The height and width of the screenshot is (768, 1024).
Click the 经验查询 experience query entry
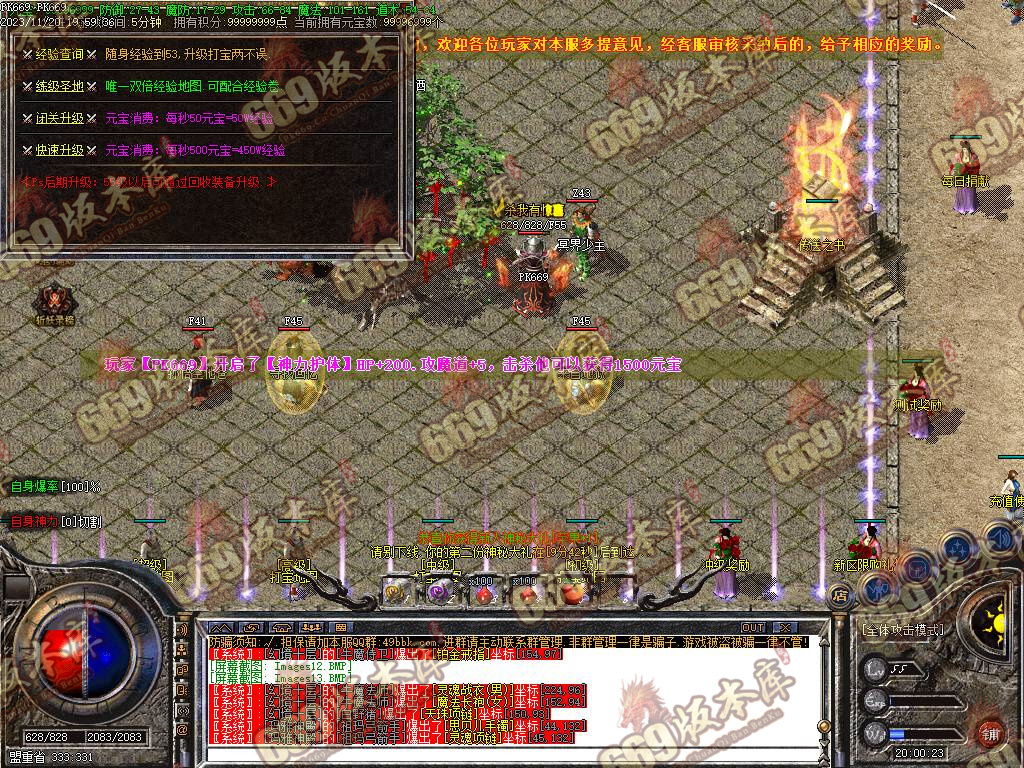59,54
